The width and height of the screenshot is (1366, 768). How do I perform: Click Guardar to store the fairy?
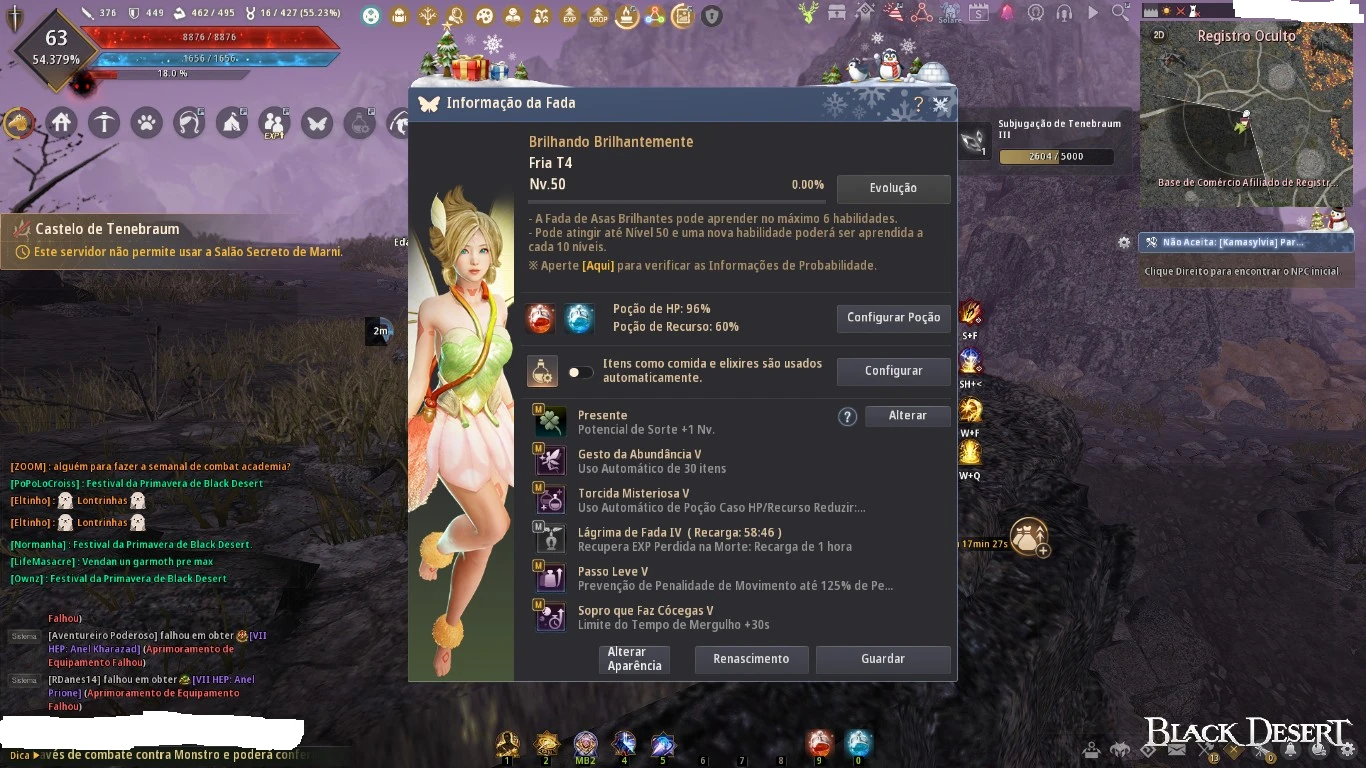coord(882,659)
